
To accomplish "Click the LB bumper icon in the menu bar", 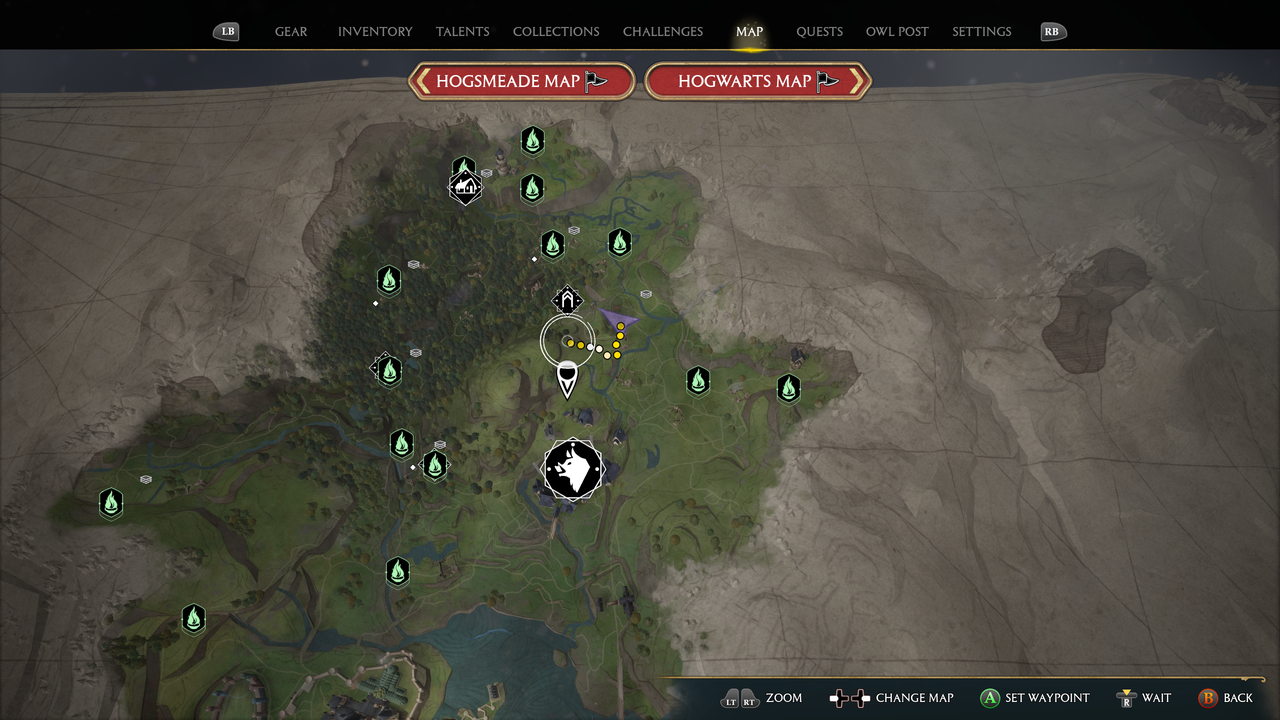I will [227, 31].
